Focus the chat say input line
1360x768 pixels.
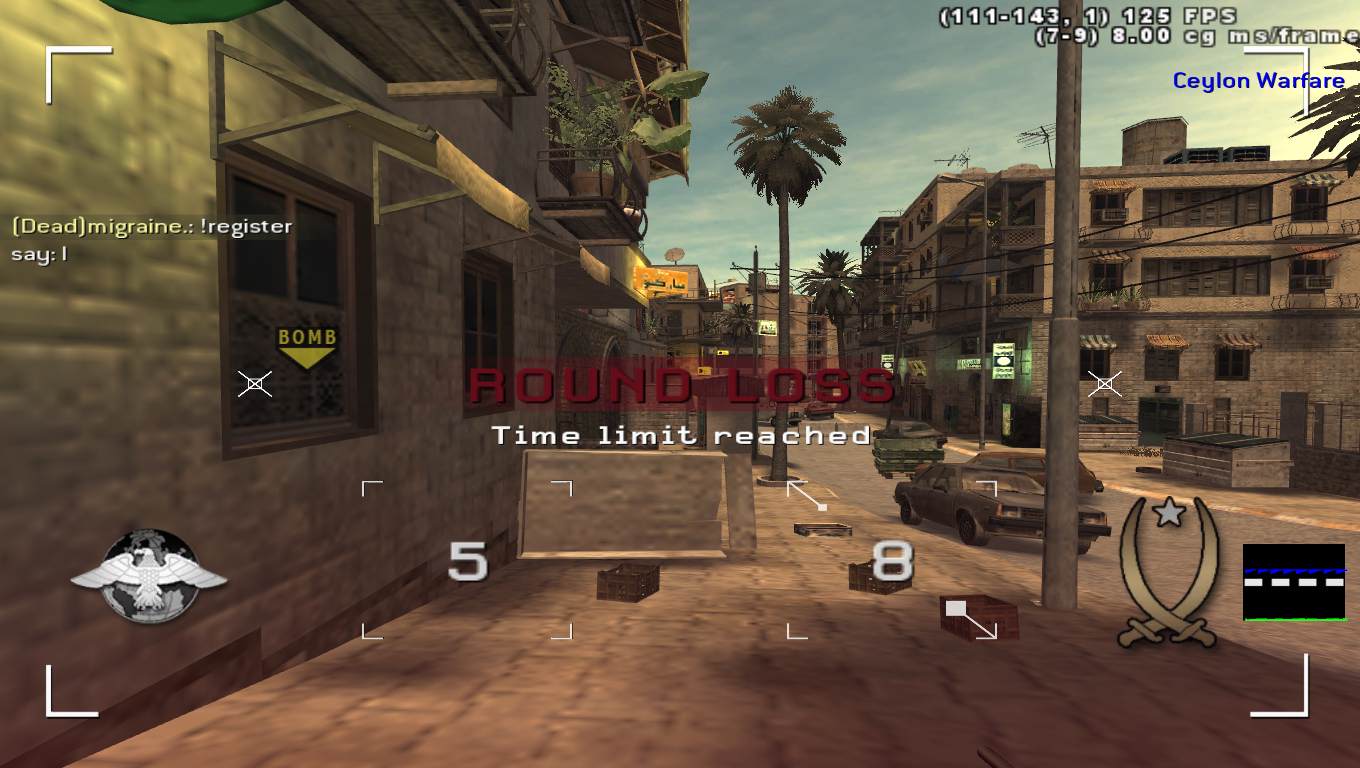click(40, 254)
